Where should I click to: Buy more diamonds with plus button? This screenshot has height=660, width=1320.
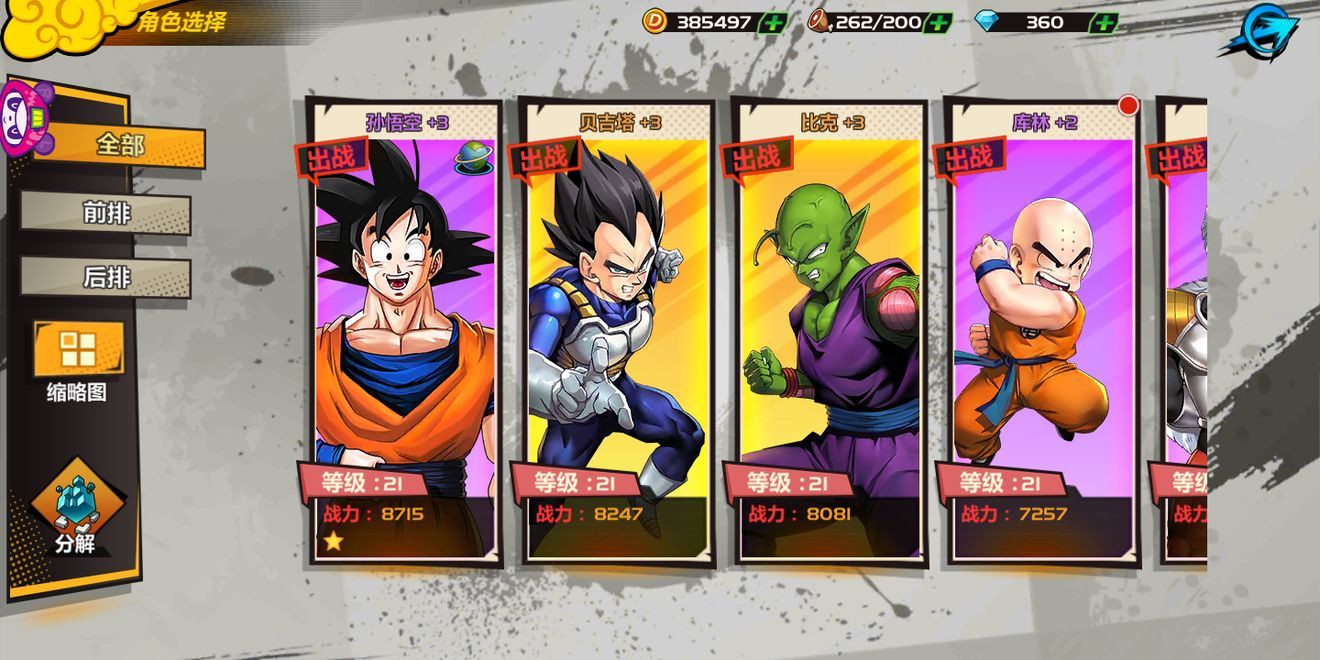point(1102,22)
